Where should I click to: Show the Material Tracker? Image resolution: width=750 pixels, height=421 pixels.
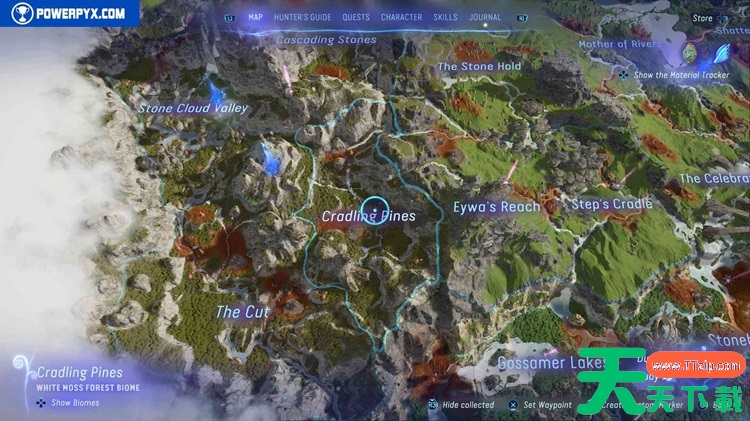(x=670, y=74)
